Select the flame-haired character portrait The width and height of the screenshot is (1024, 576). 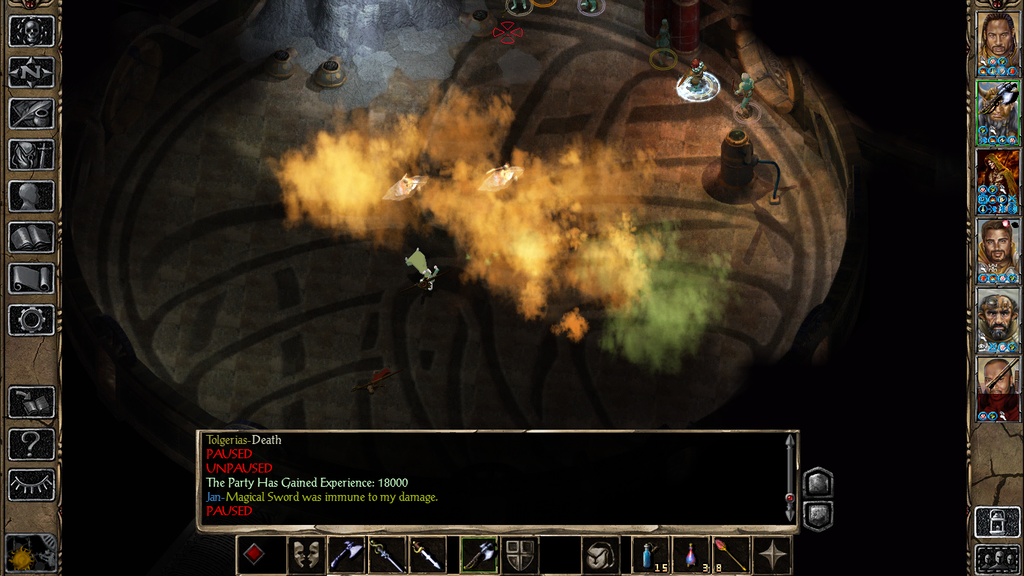point(998,178)
